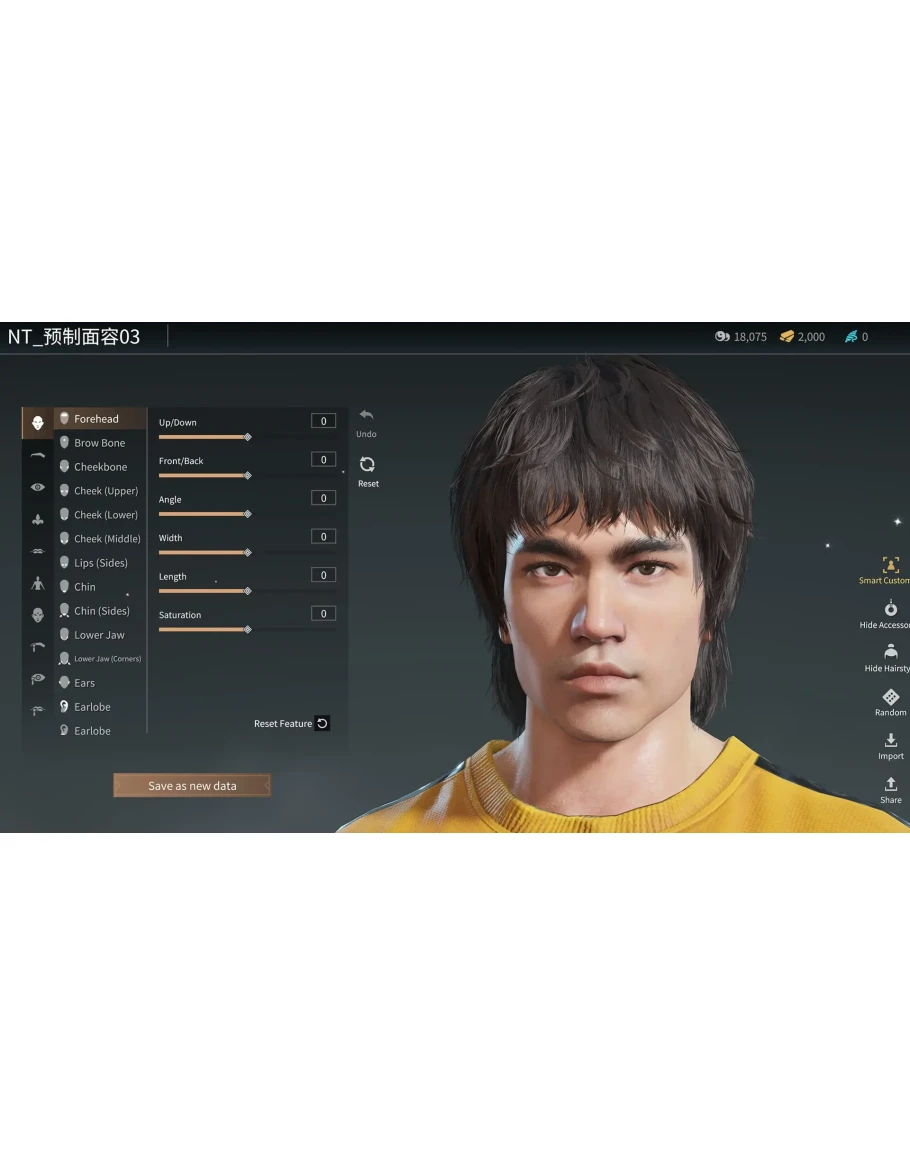
Task: Import face data
Action: click(x=890, y=746)
